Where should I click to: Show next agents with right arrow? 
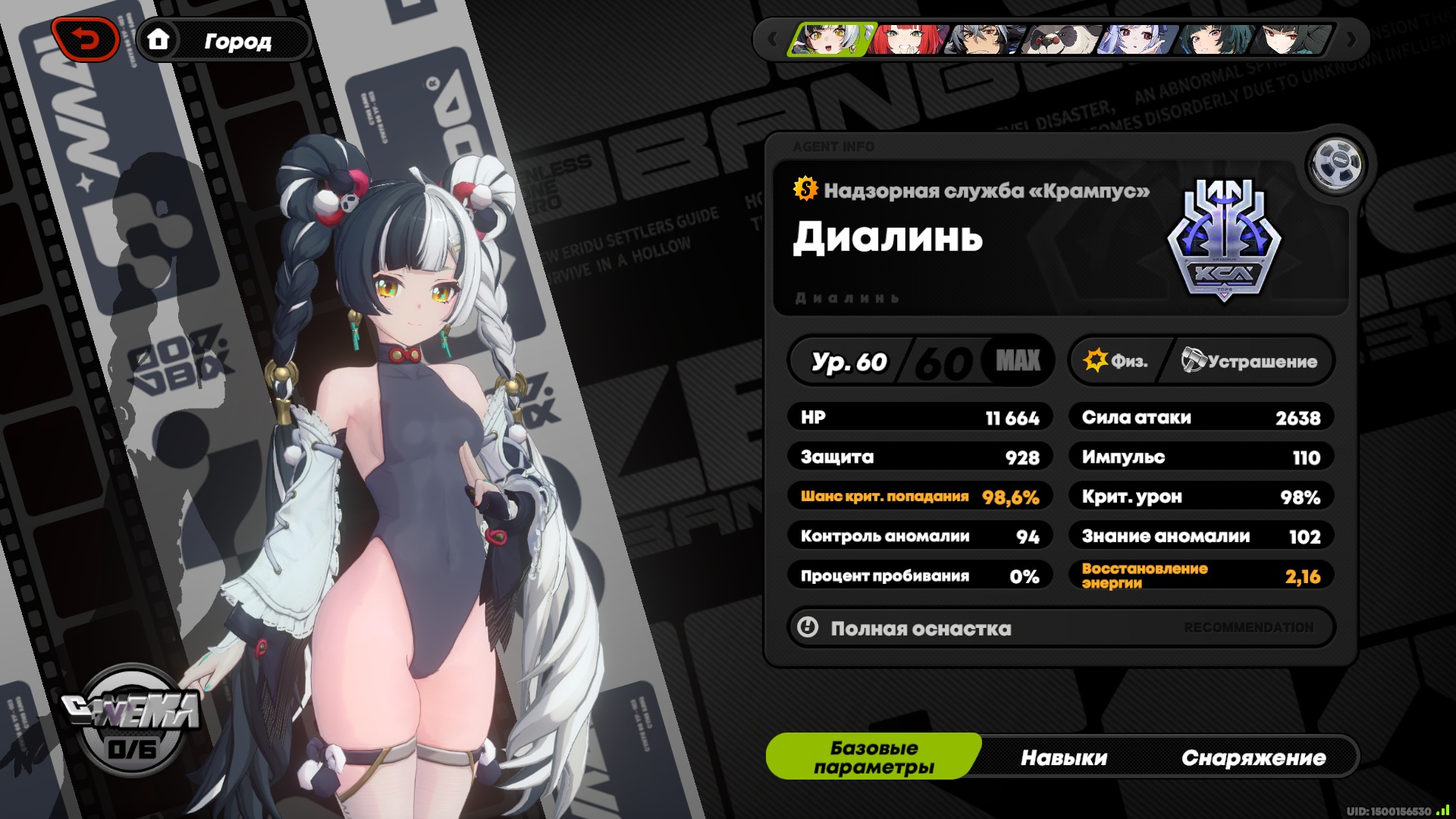[1351, 39]
